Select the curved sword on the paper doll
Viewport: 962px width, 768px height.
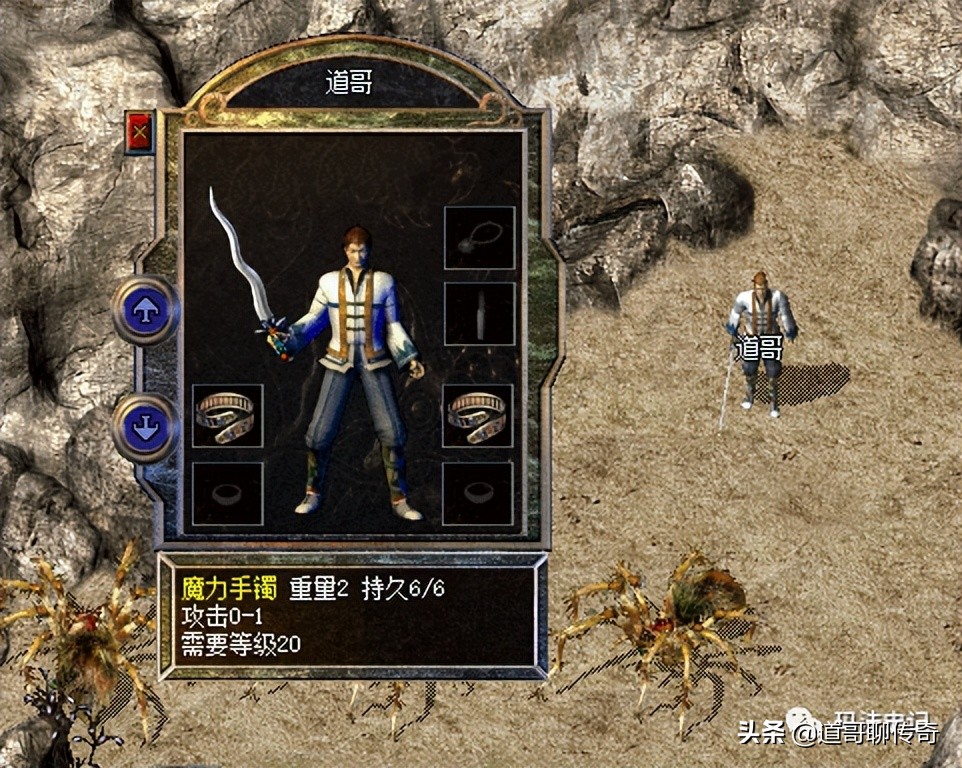(241, 260)
